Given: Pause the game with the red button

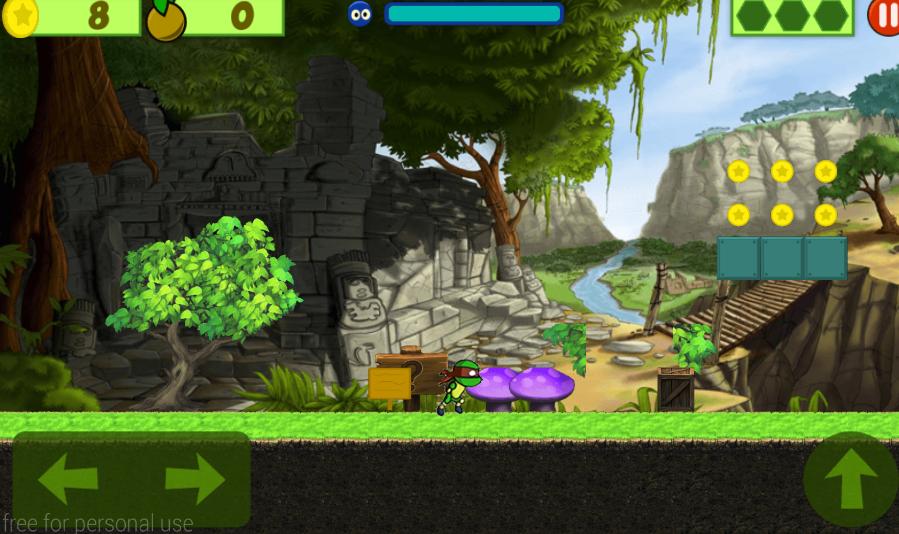Looking at the screenshot, I should 884,16.
